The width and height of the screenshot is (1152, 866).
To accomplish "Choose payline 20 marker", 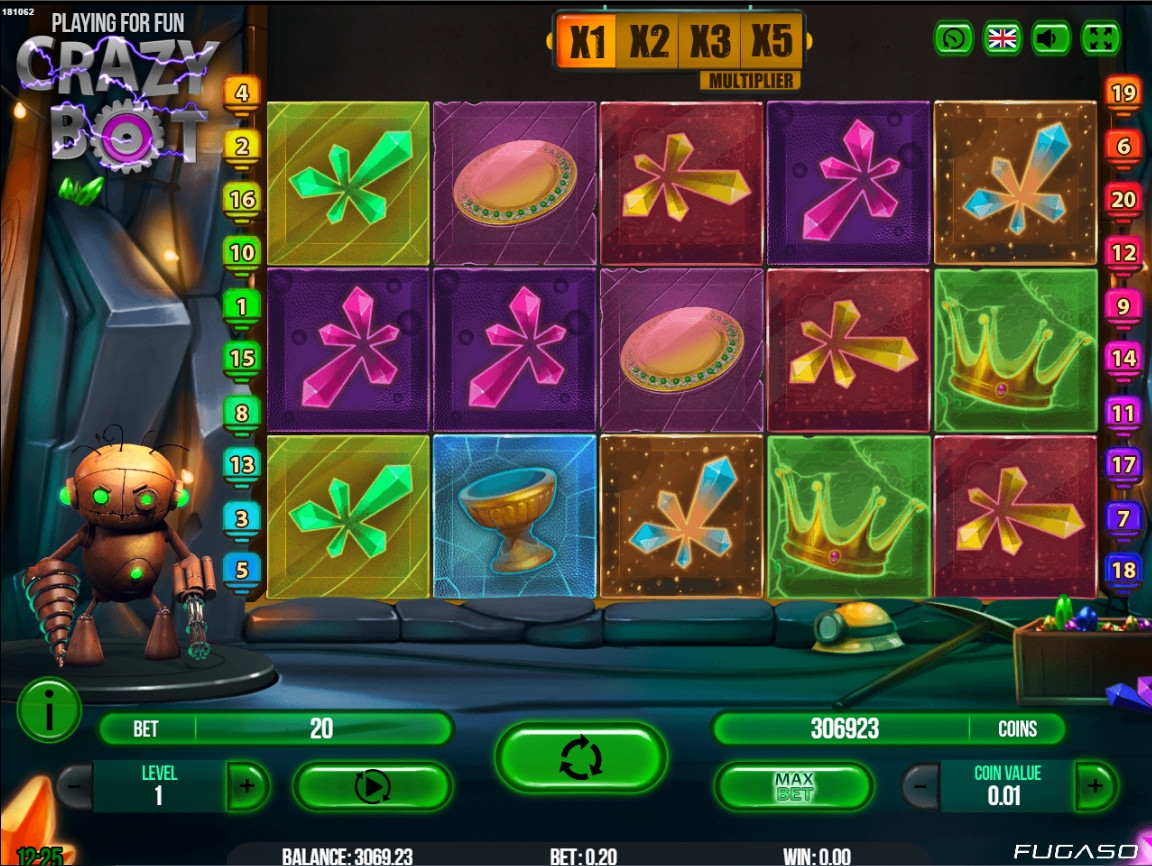I will tap(1123, 200).
